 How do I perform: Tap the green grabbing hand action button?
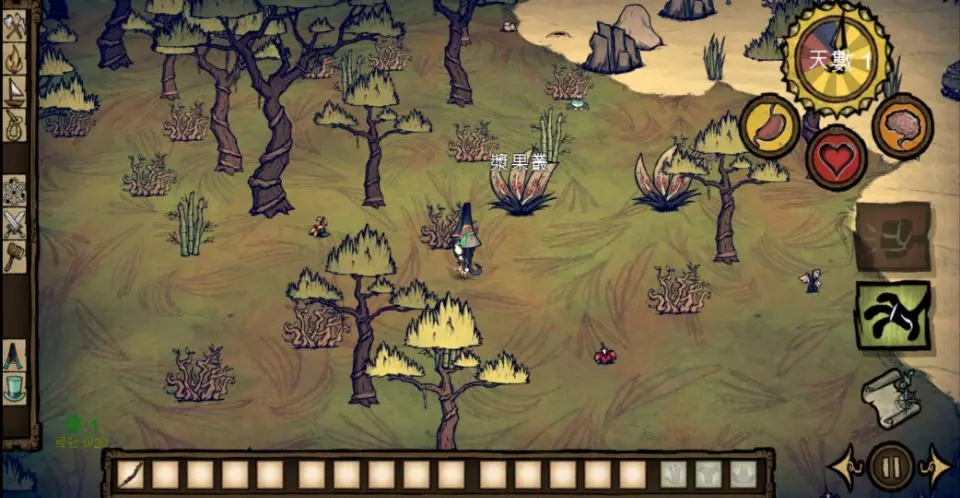tap(892, 315)
